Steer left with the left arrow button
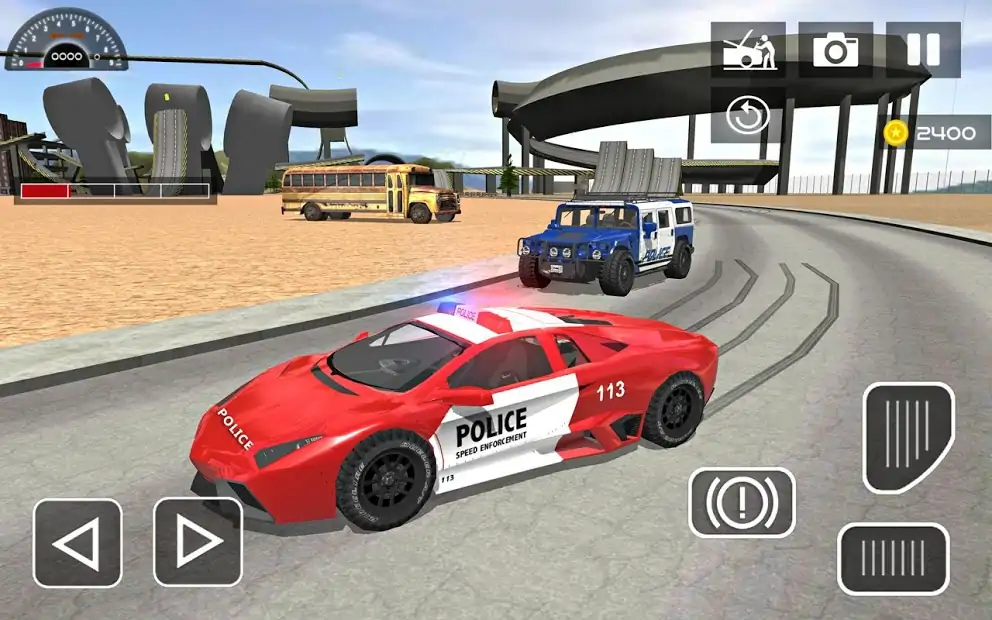Viewport: 992px width, 620px height. (x=77, y=543)
